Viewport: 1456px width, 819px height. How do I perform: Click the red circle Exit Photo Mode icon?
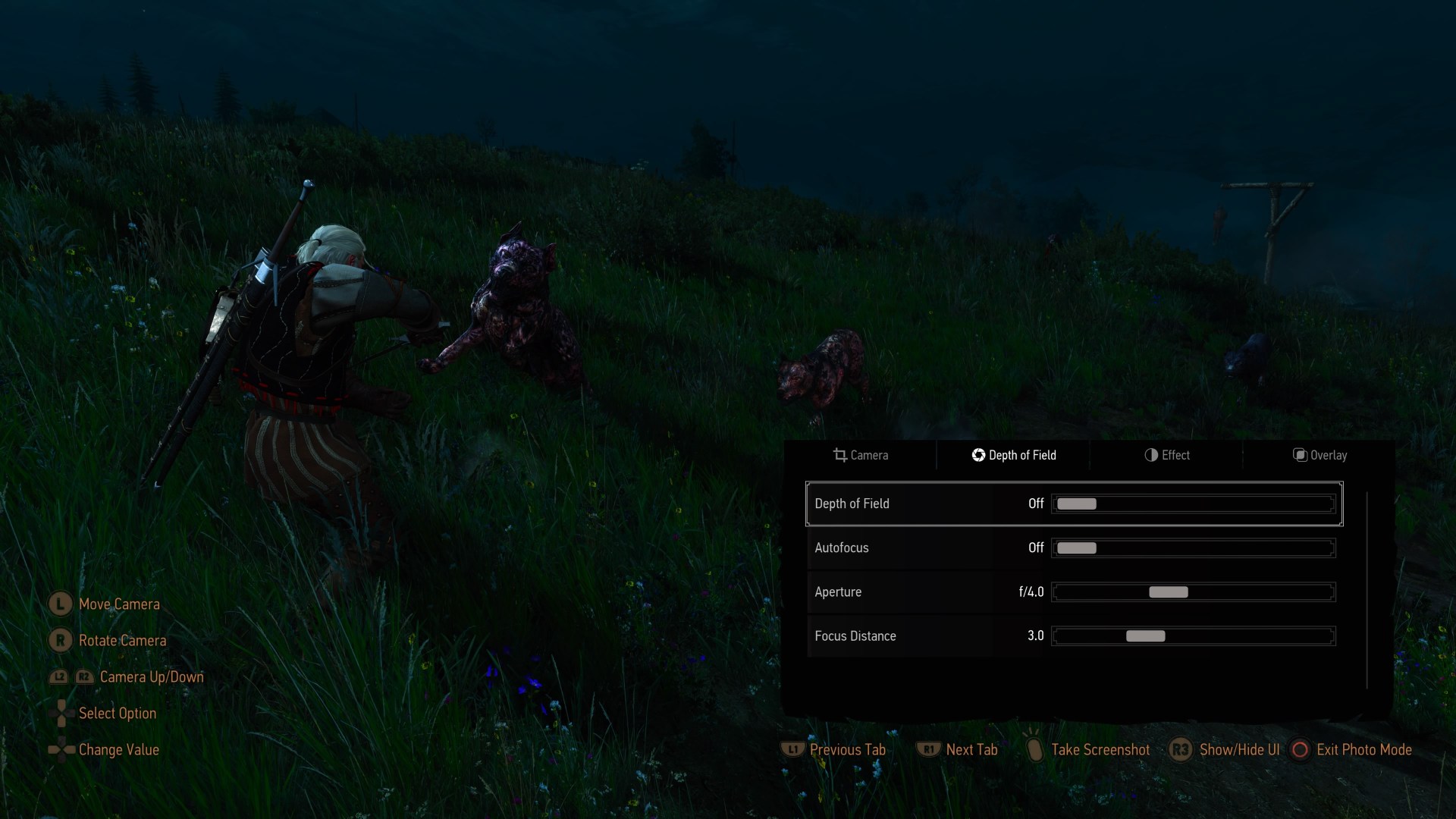[1300, 749]
